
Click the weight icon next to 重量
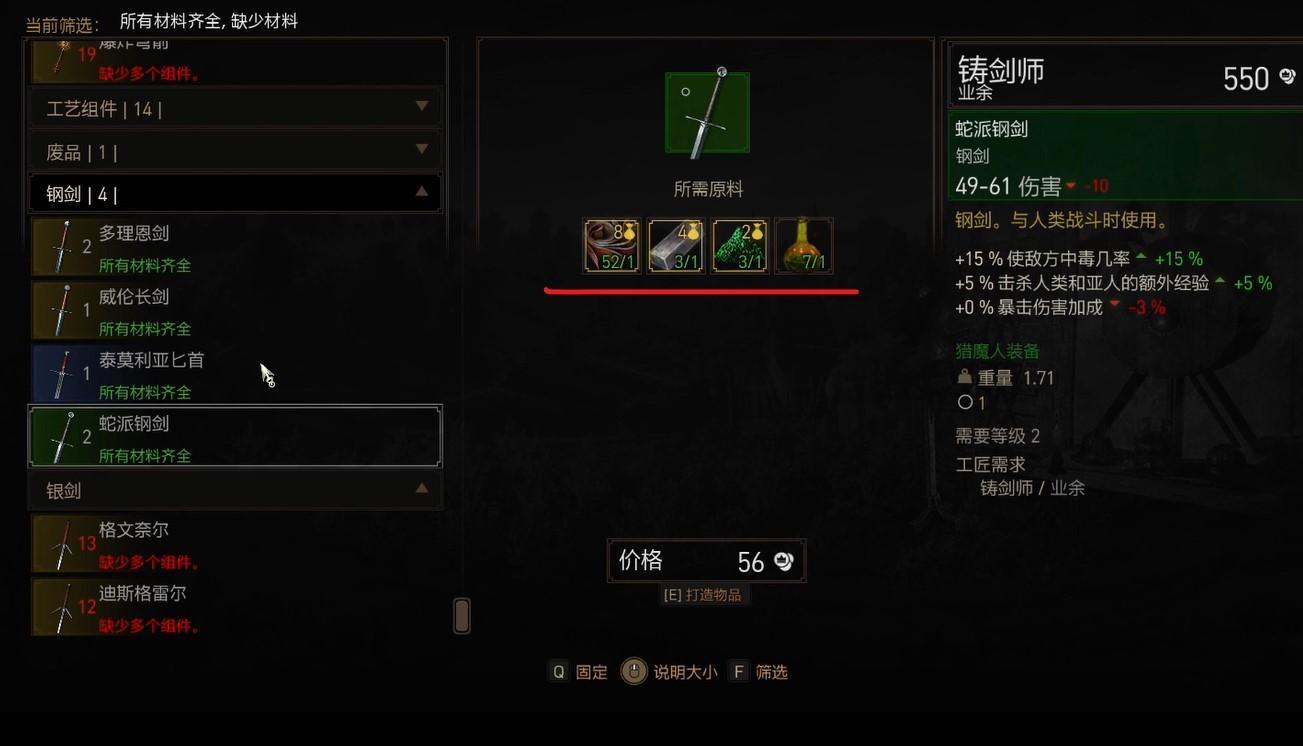[964, 377]
